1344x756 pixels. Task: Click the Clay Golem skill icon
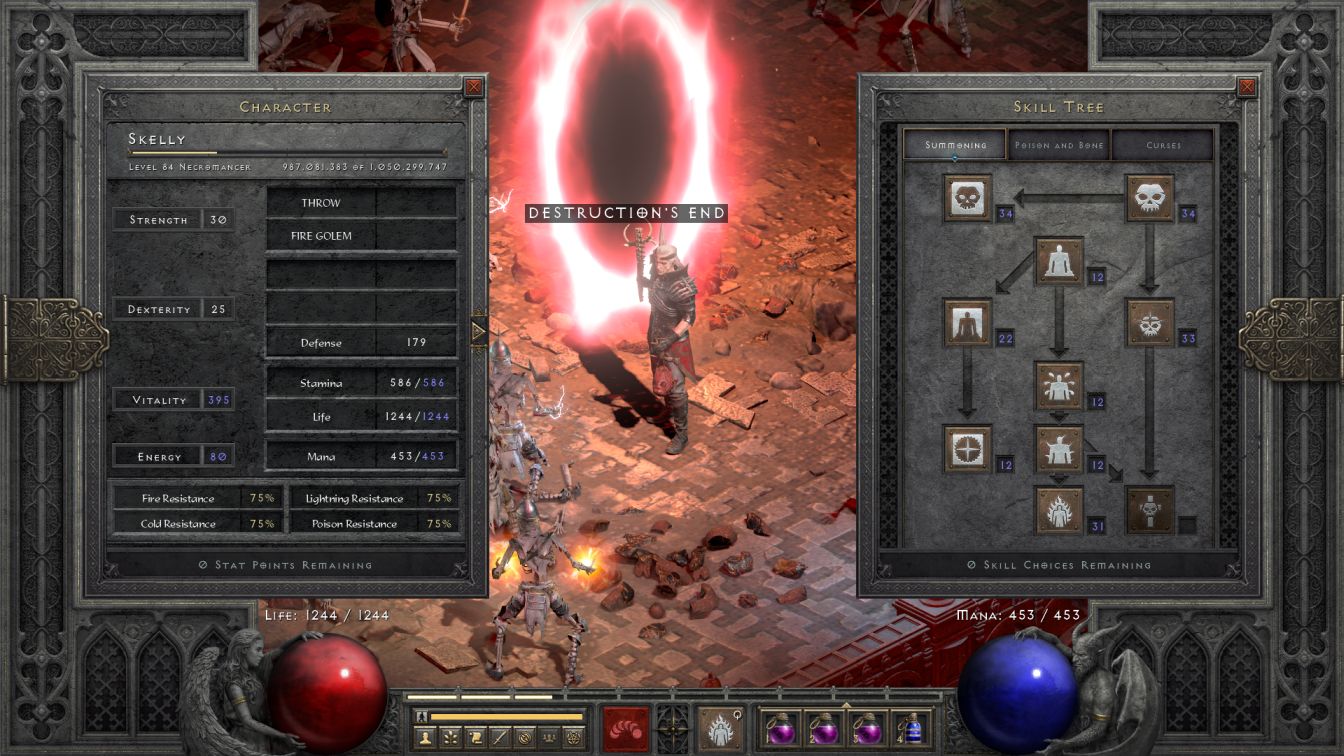(x=1059, y=261)
